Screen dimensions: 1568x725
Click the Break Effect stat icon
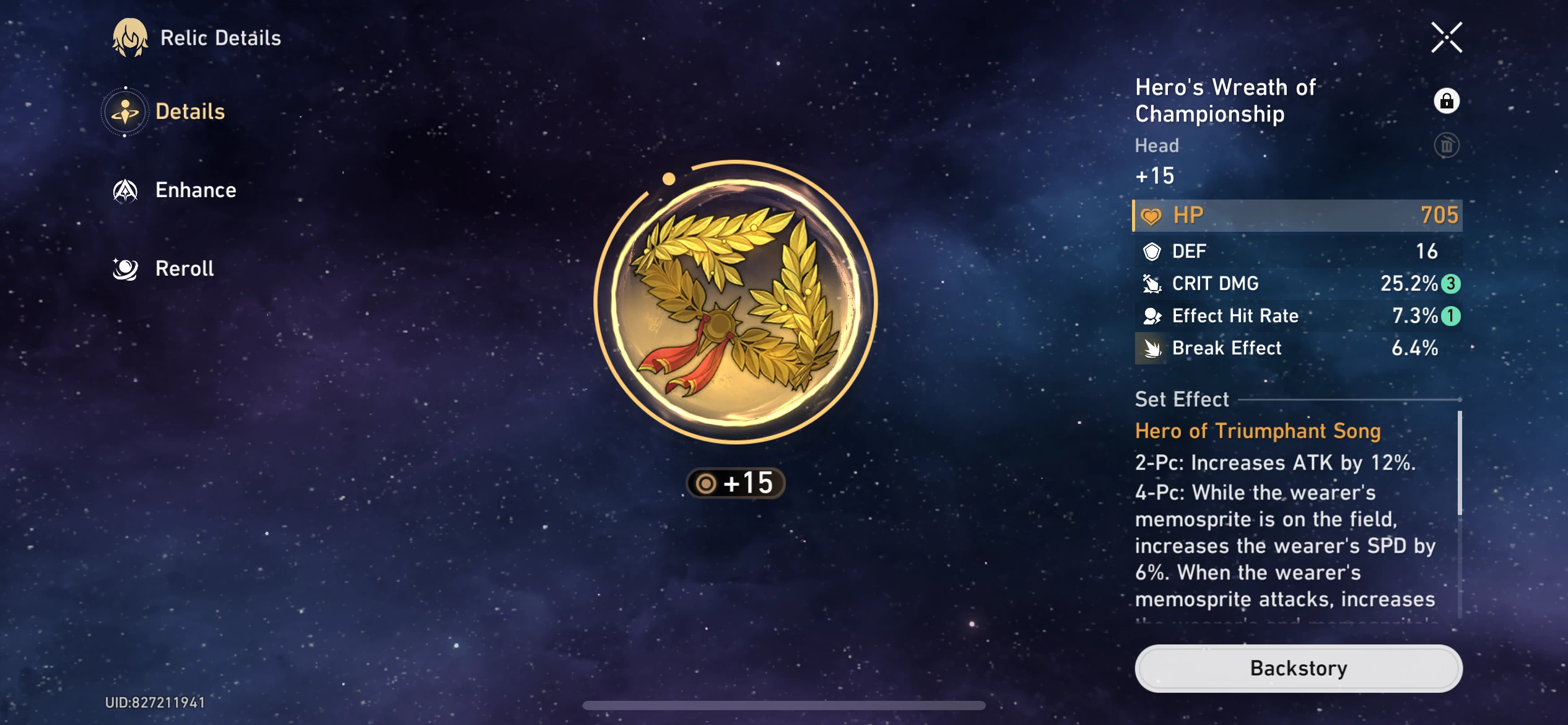pyautogui.click(x=1151, y=348)
